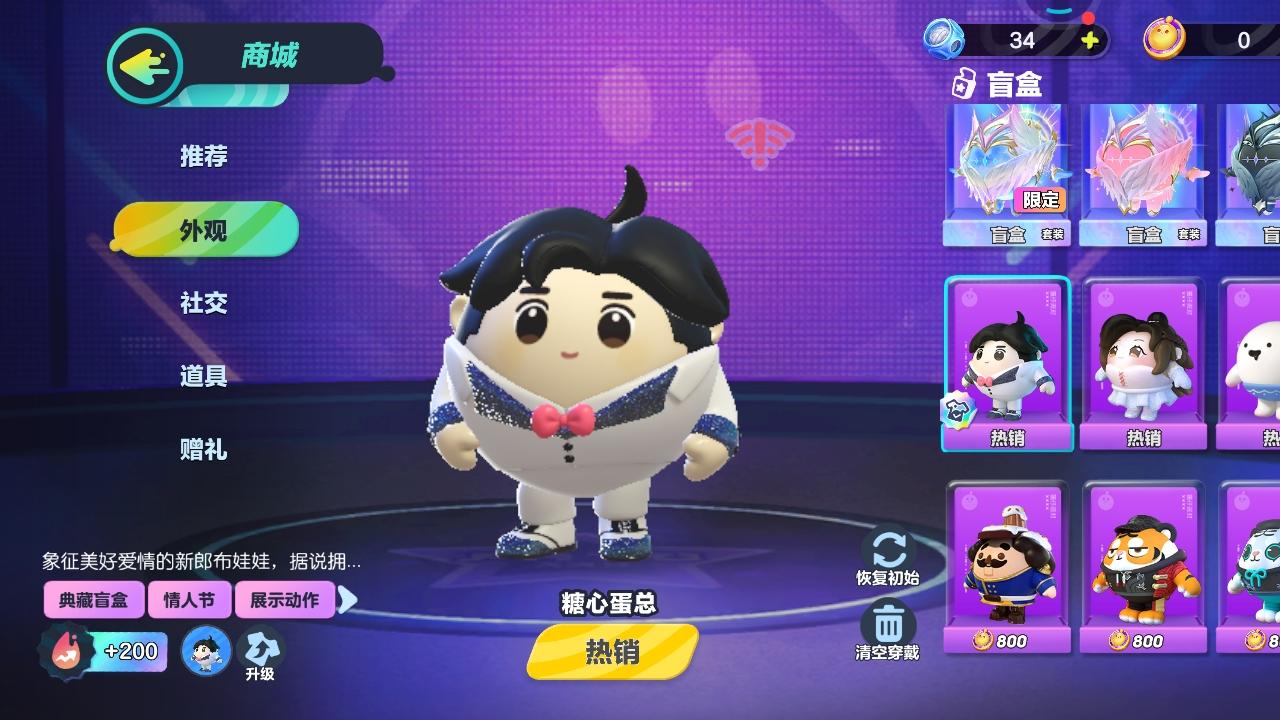Click the 展示动作 tag
The width and height of the screenshot is (1280, 720).
pyautogui.click(x=285, y=599)
